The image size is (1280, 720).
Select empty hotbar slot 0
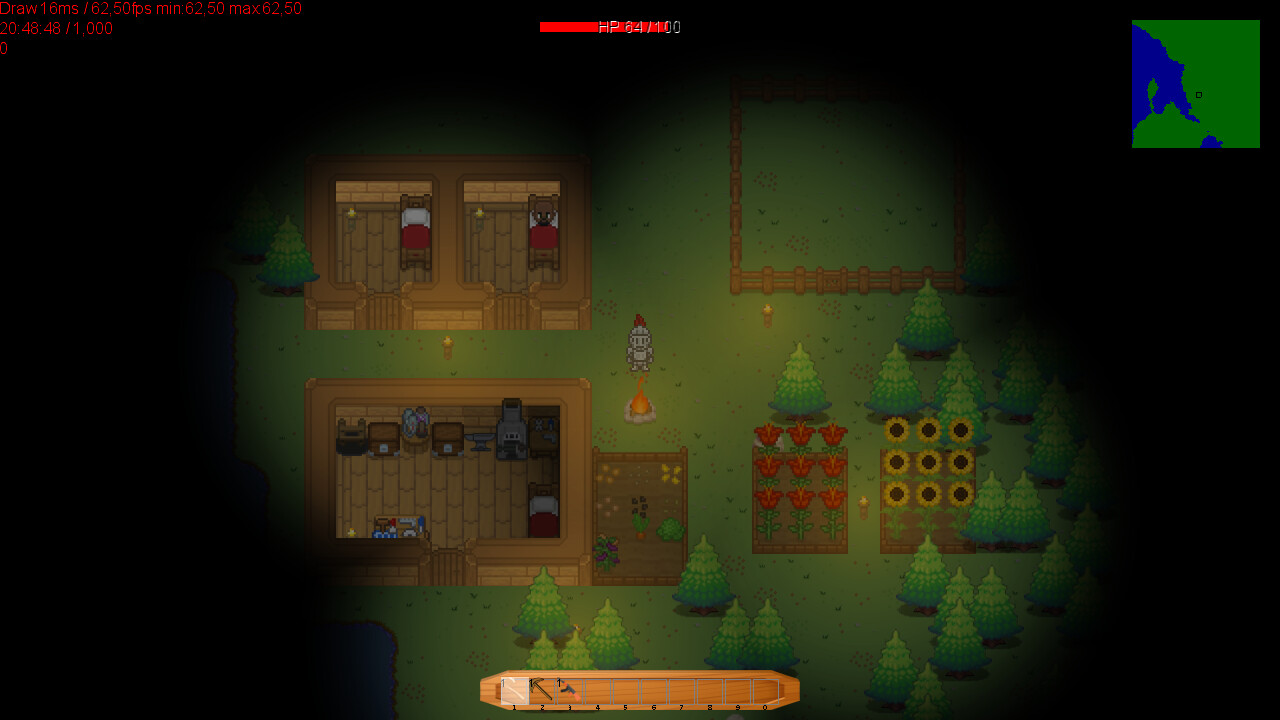point(765,690)
